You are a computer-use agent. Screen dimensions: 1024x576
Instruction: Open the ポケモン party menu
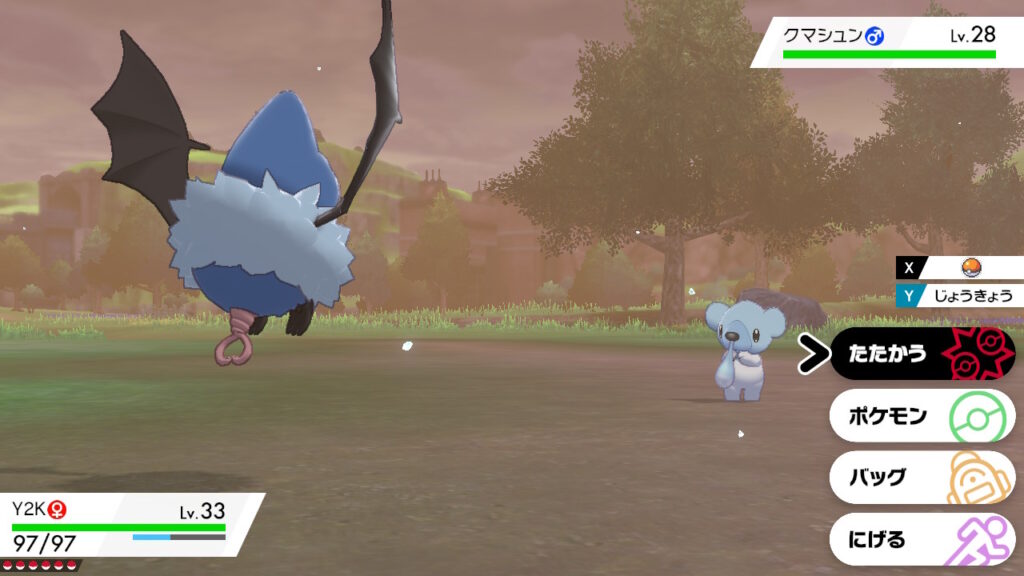click(920, 416)
